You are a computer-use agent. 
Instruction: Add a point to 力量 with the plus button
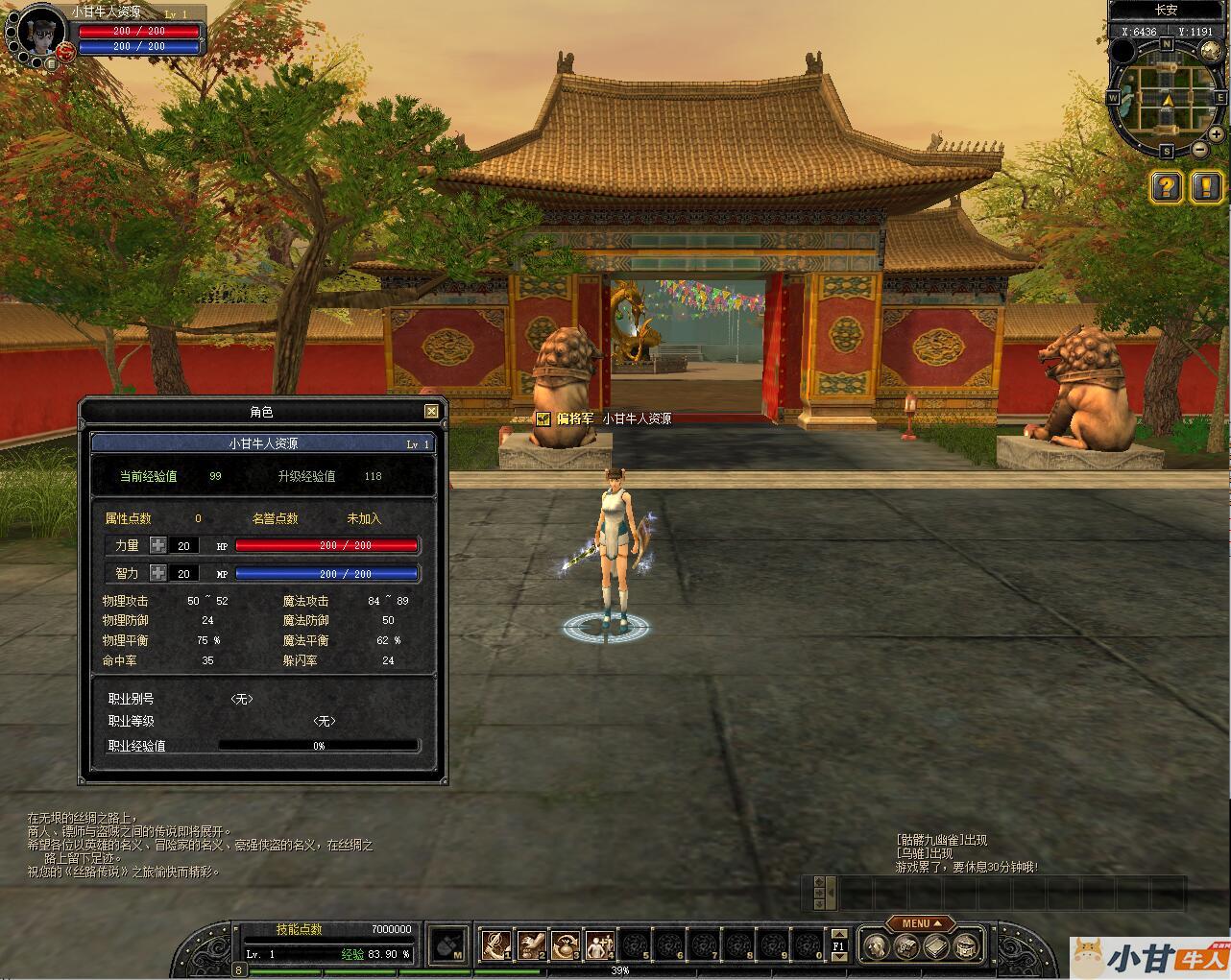click(158, 545)
